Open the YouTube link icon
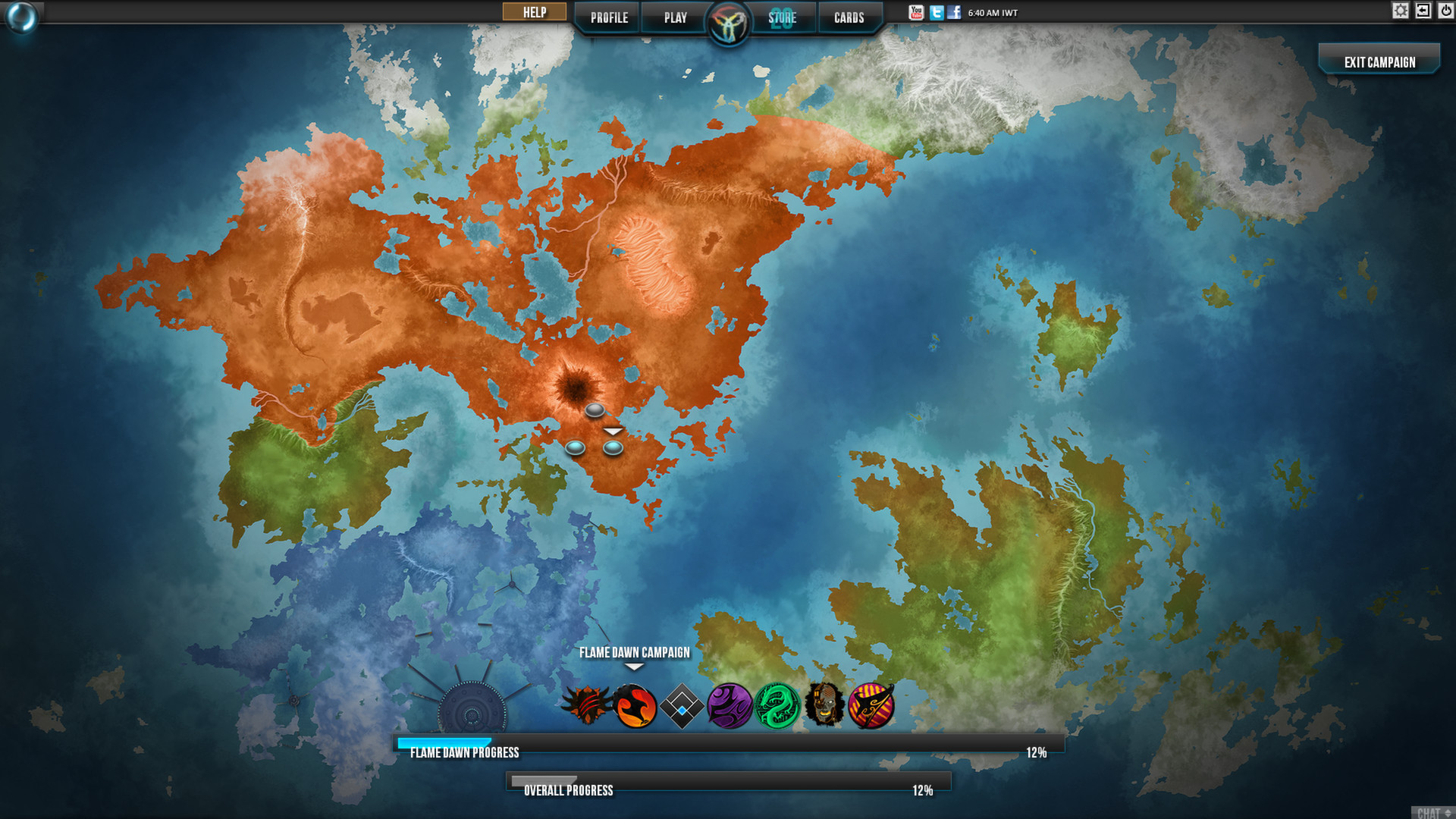Viewport: 1456px width, 819px height. pyautogui.click(x=916, y=12)
